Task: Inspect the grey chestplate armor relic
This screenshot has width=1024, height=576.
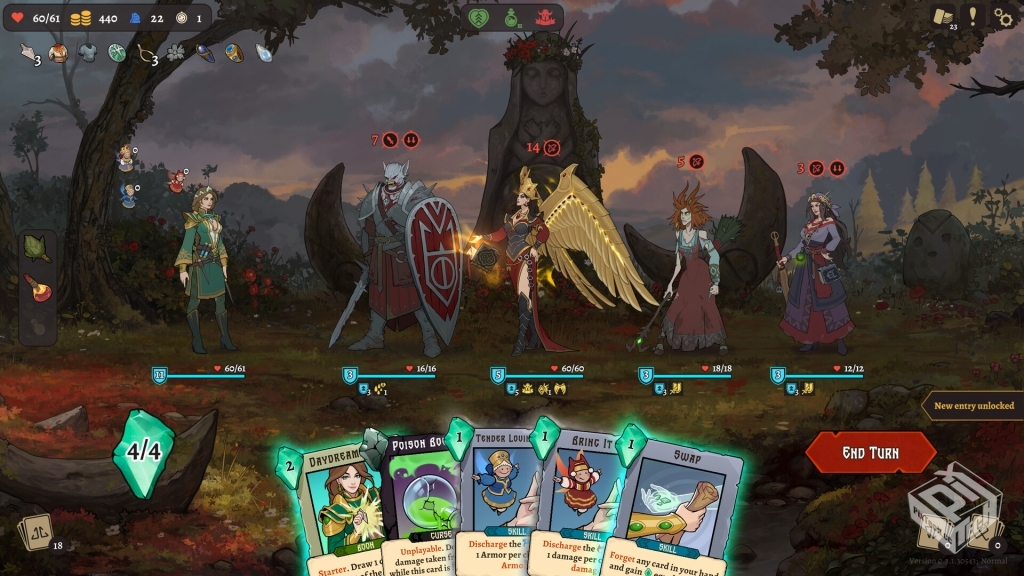Action: (x=87, y=53)
